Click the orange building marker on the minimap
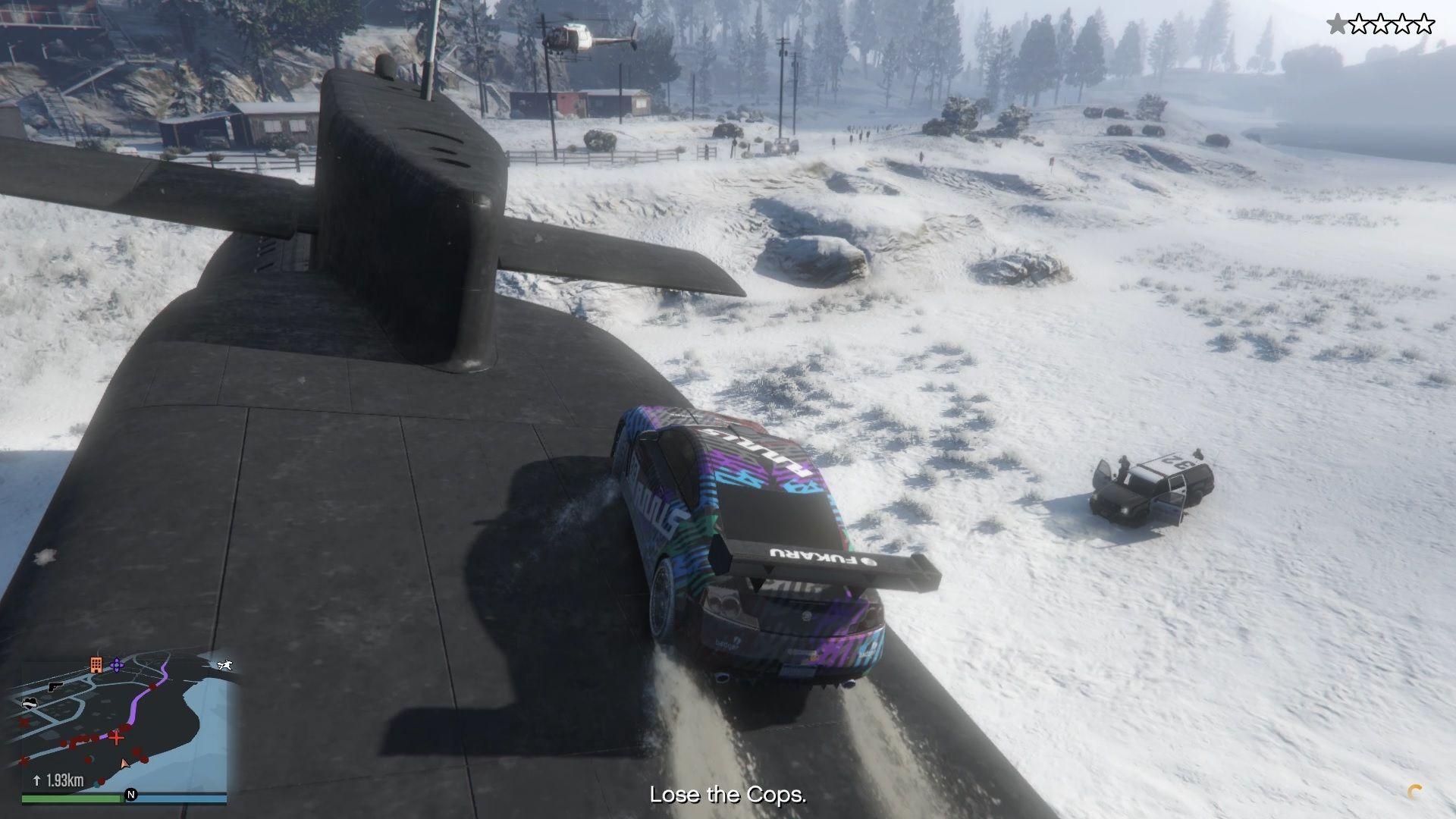This screenshot has width=1456, height=819. 96,665
